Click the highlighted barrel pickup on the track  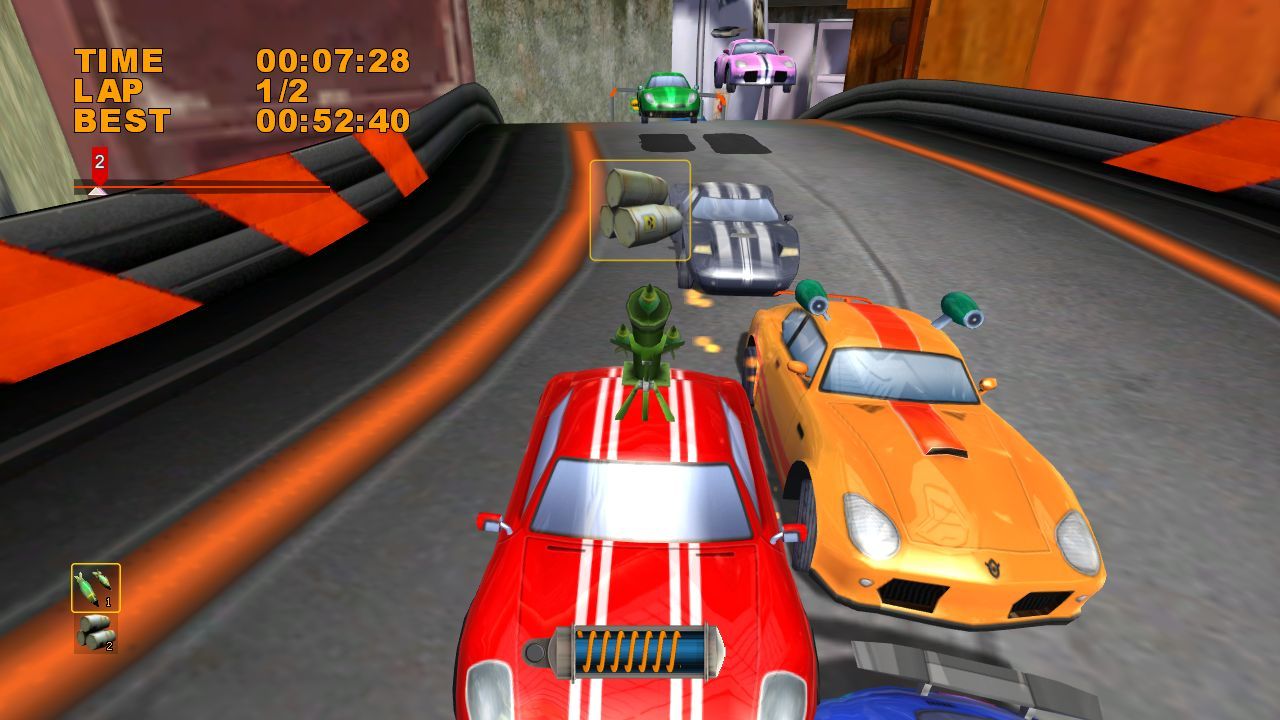point(640,210)
